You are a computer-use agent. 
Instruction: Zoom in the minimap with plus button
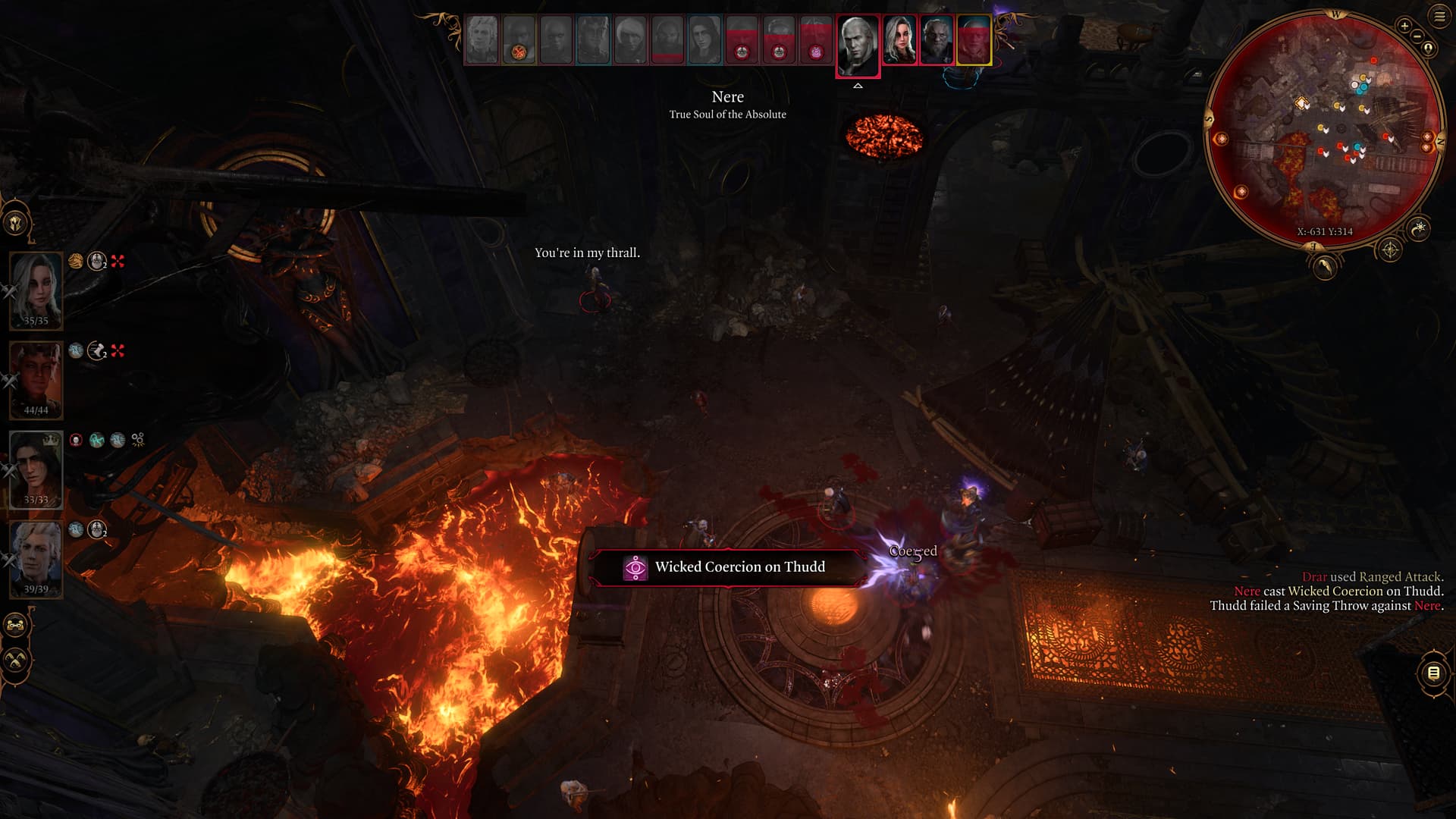[x=1404, y=27]
